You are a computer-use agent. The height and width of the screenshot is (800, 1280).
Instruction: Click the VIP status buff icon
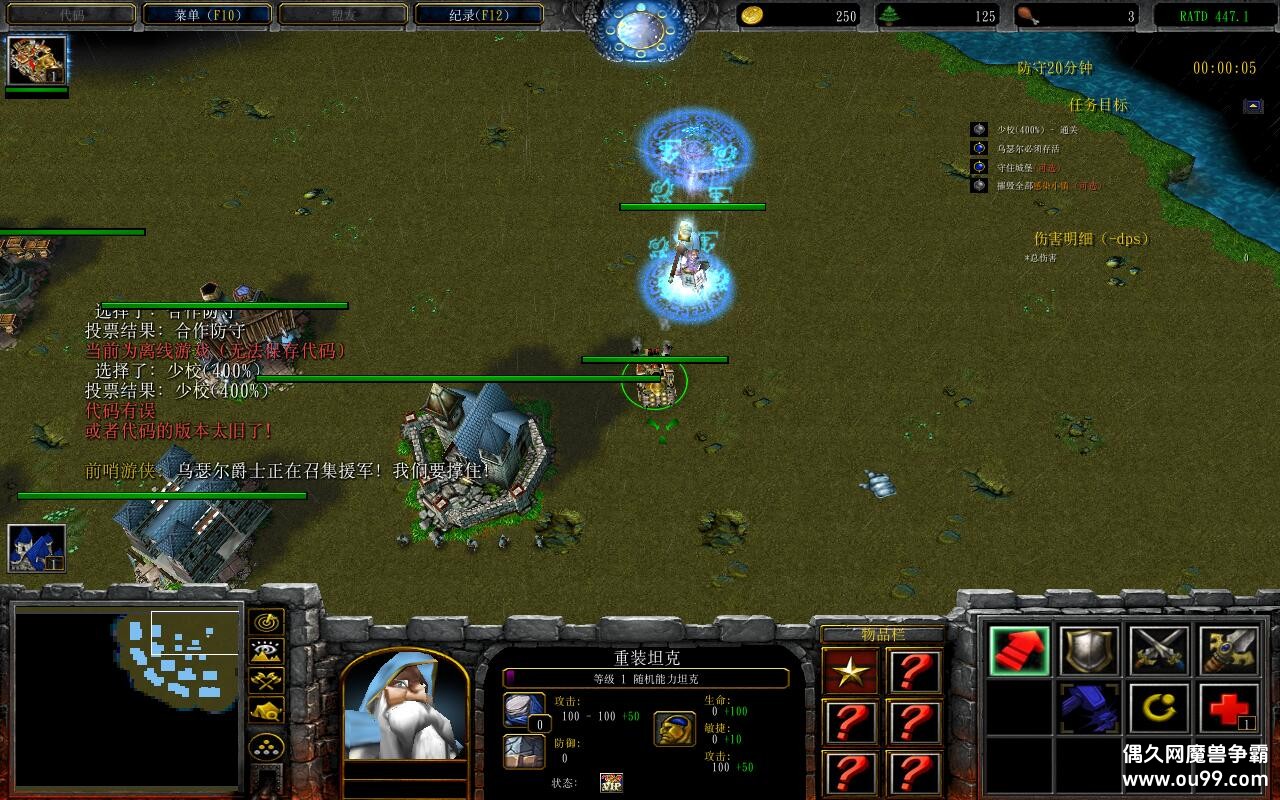click(611, 782)
